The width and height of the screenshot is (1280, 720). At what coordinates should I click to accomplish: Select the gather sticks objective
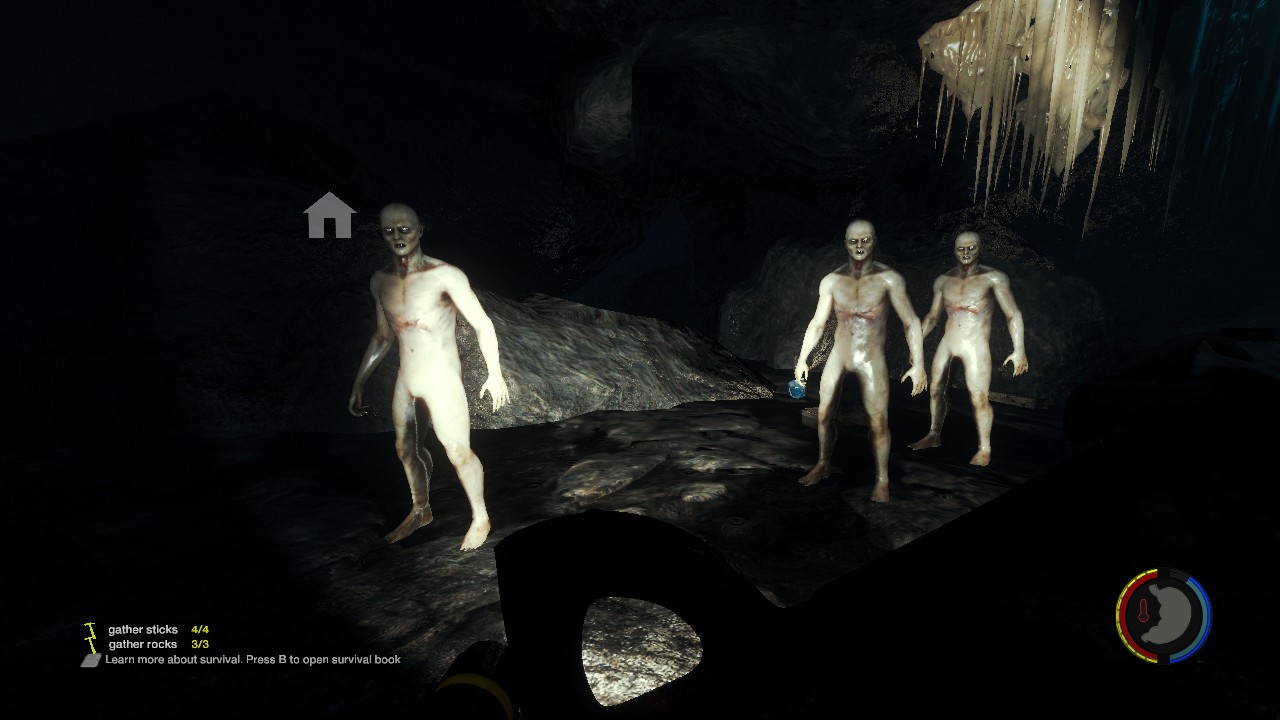click(x=143, y=630)
